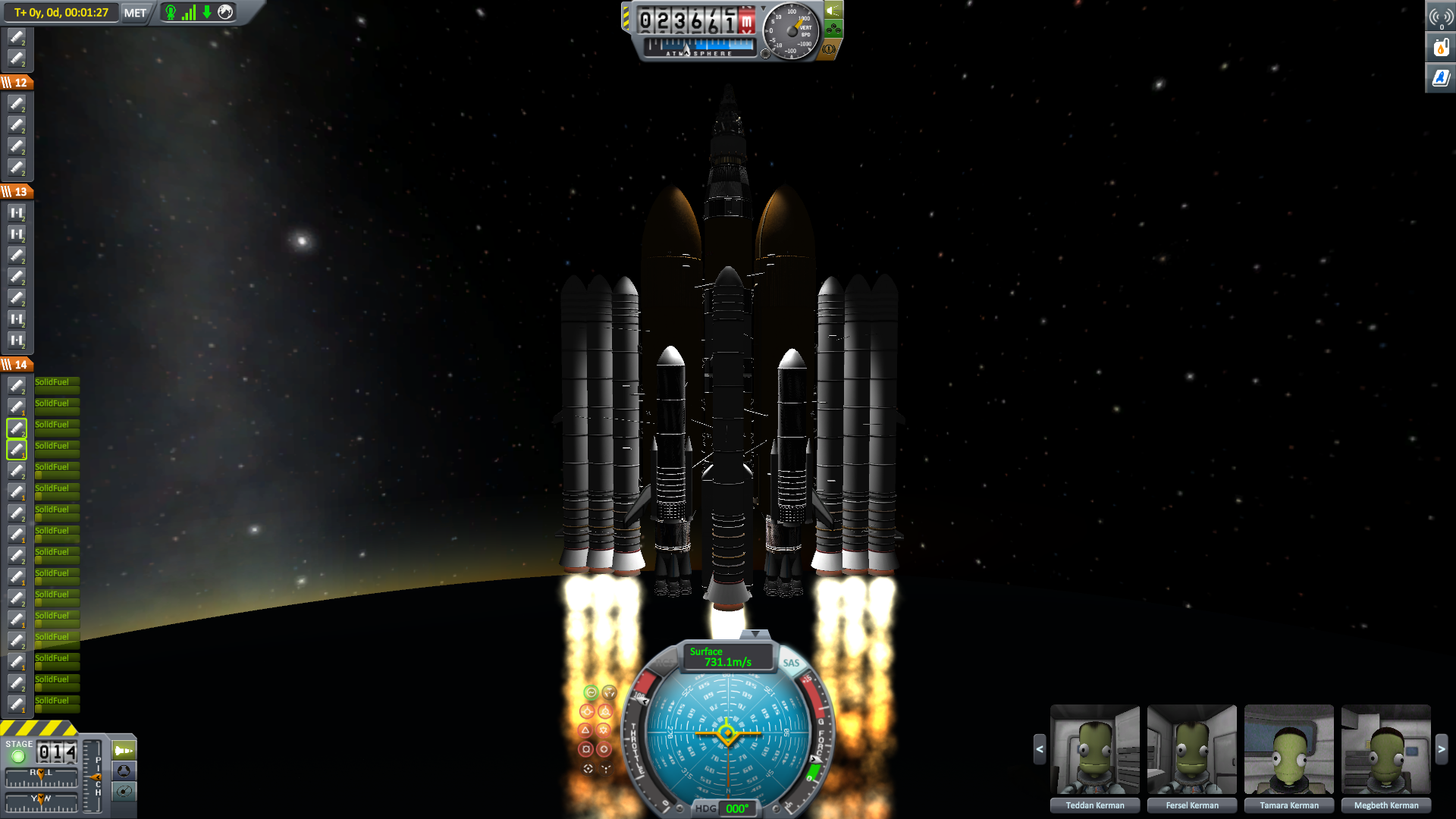The image size is (1456, 819).
Task: Select Megbeth Kerman's crew portrait
Action: point(1385,749)
